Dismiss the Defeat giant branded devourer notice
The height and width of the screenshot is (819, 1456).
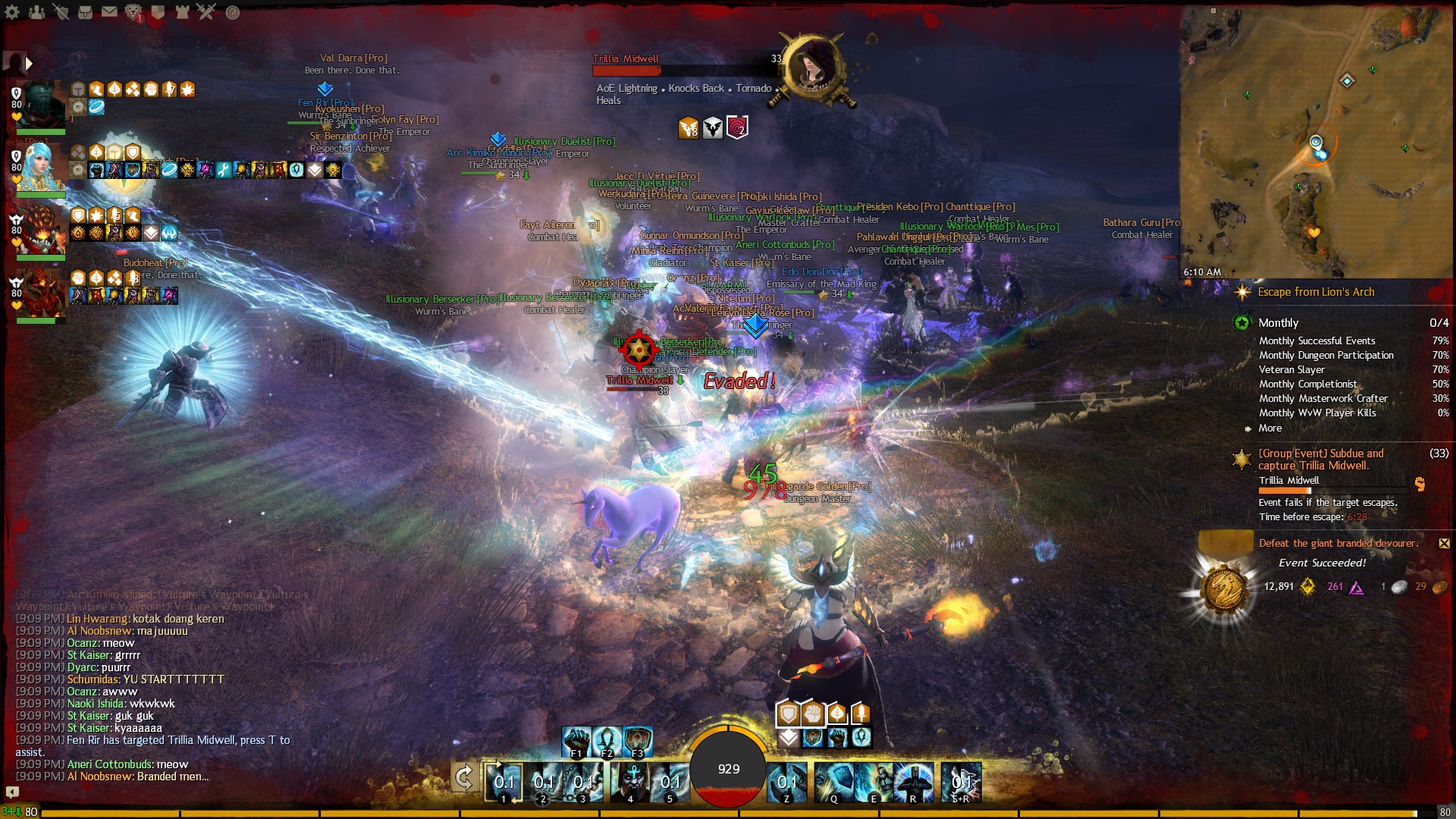click(x=1443, y=543)
